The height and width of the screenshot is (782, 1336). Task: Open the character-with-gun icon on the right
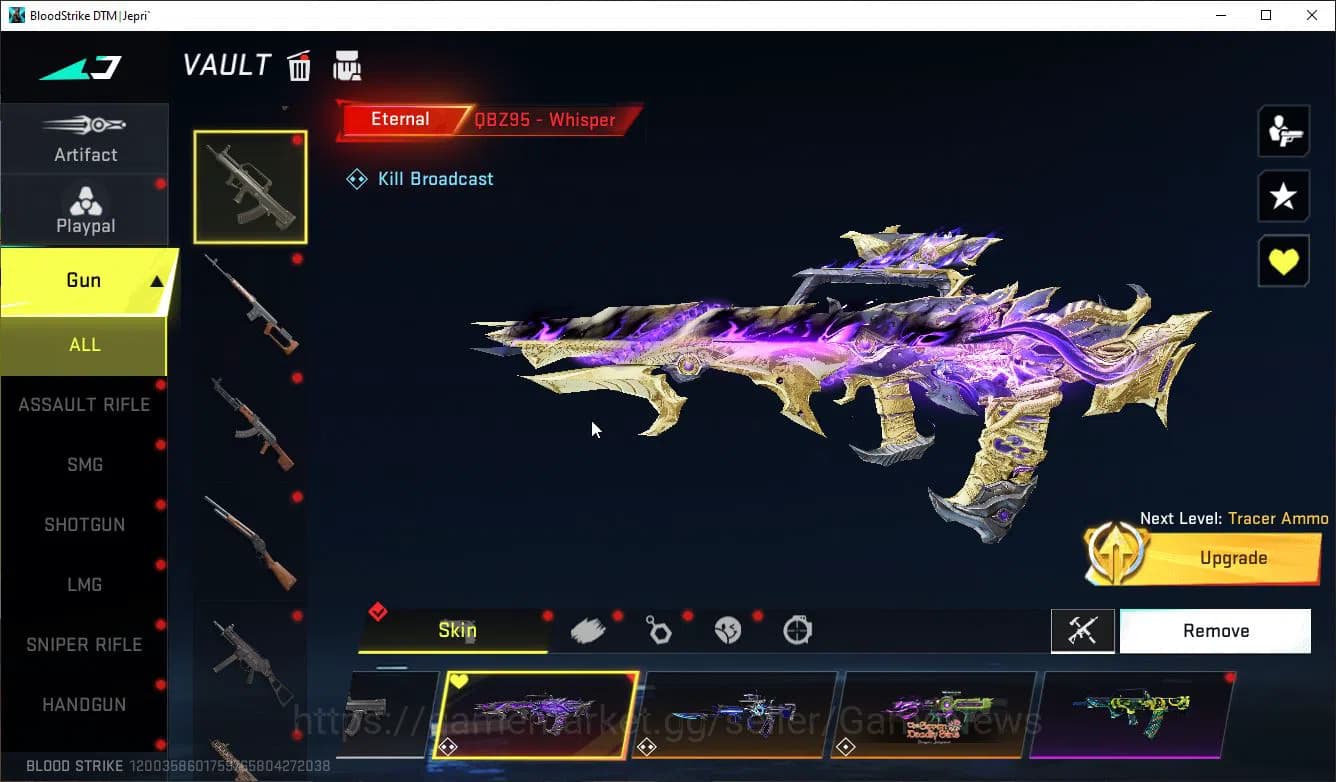pos(1283,131)
